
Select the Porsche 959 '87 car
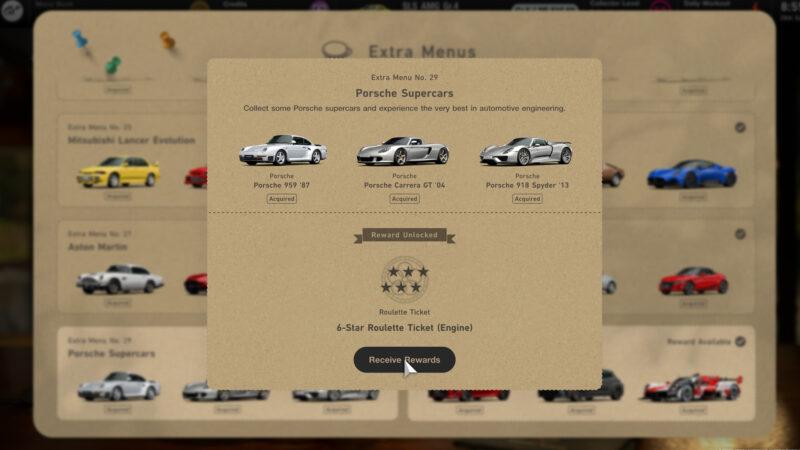(x=282, y=151)
